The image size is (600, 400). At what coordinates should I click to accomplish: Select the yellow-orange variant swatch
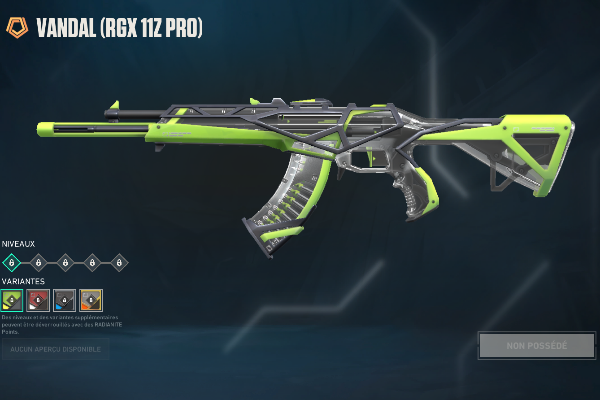point(91,299)
